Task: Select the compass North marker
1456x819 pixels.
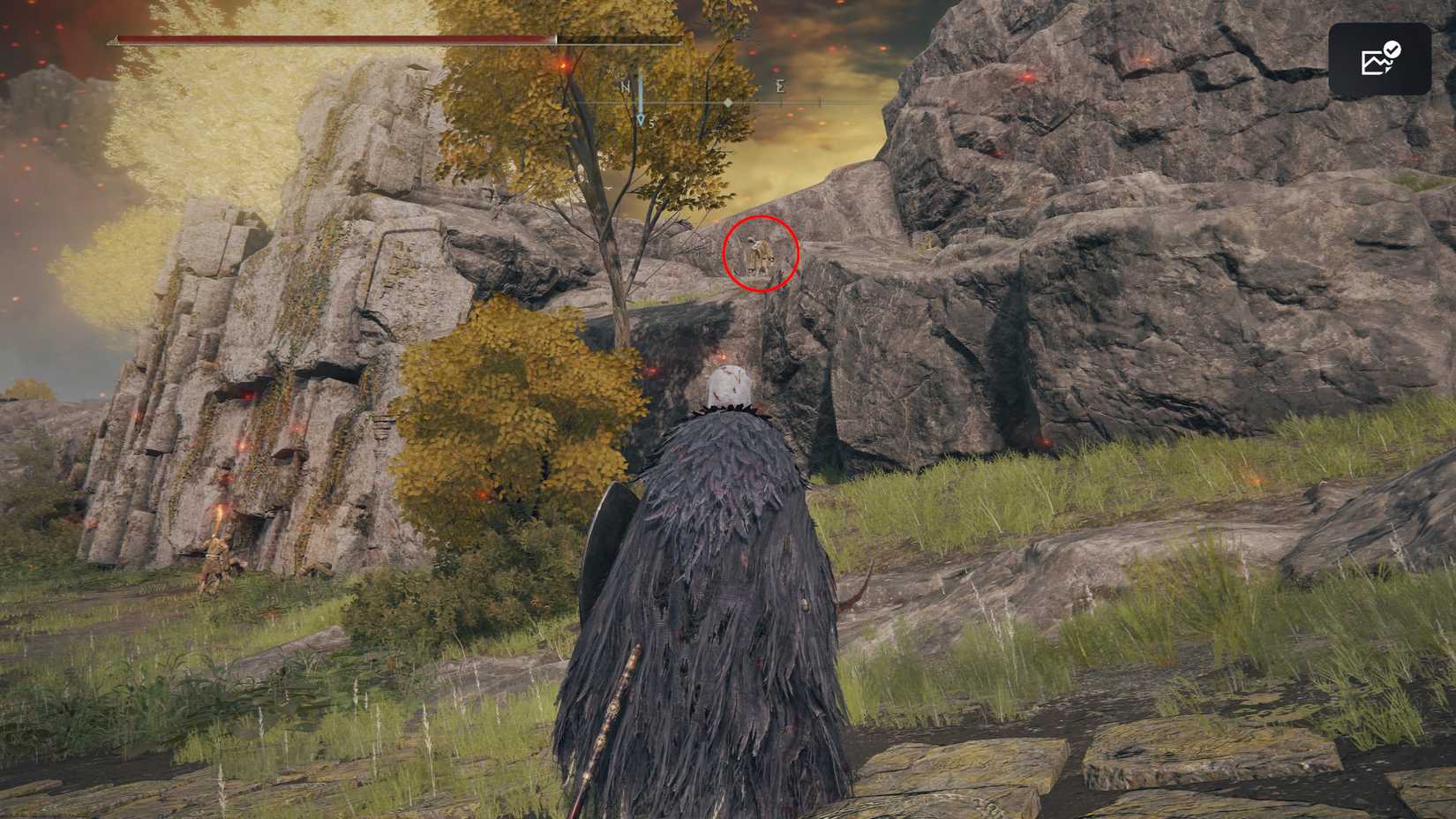Action: 625,87
